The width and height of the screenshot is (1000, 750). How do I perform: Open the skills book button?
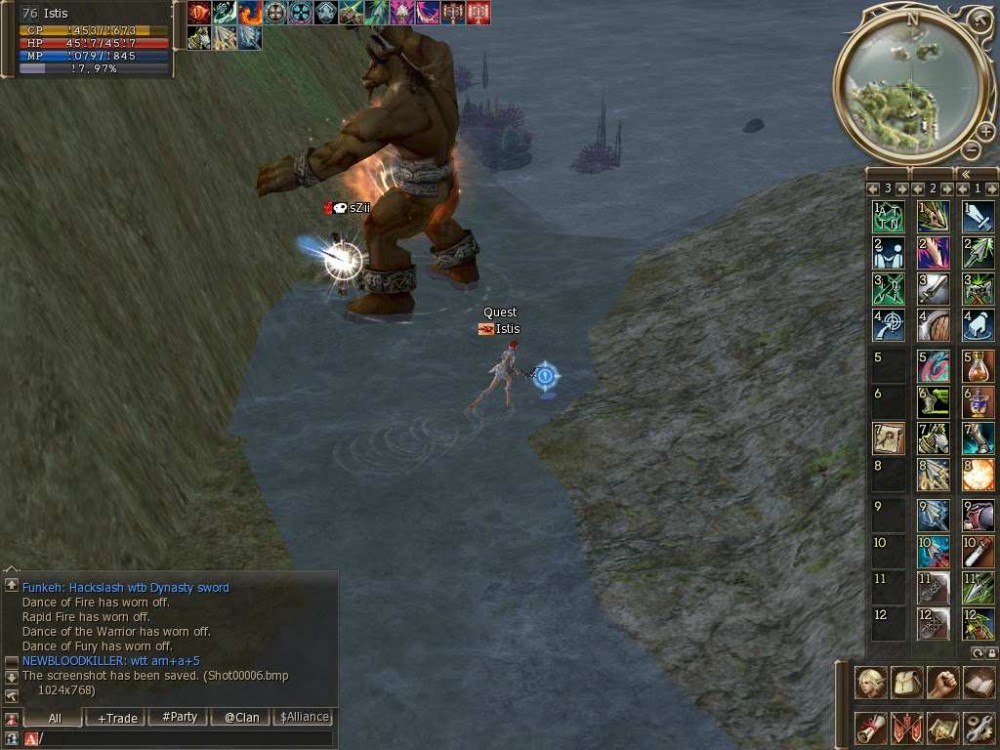point(979,682)
